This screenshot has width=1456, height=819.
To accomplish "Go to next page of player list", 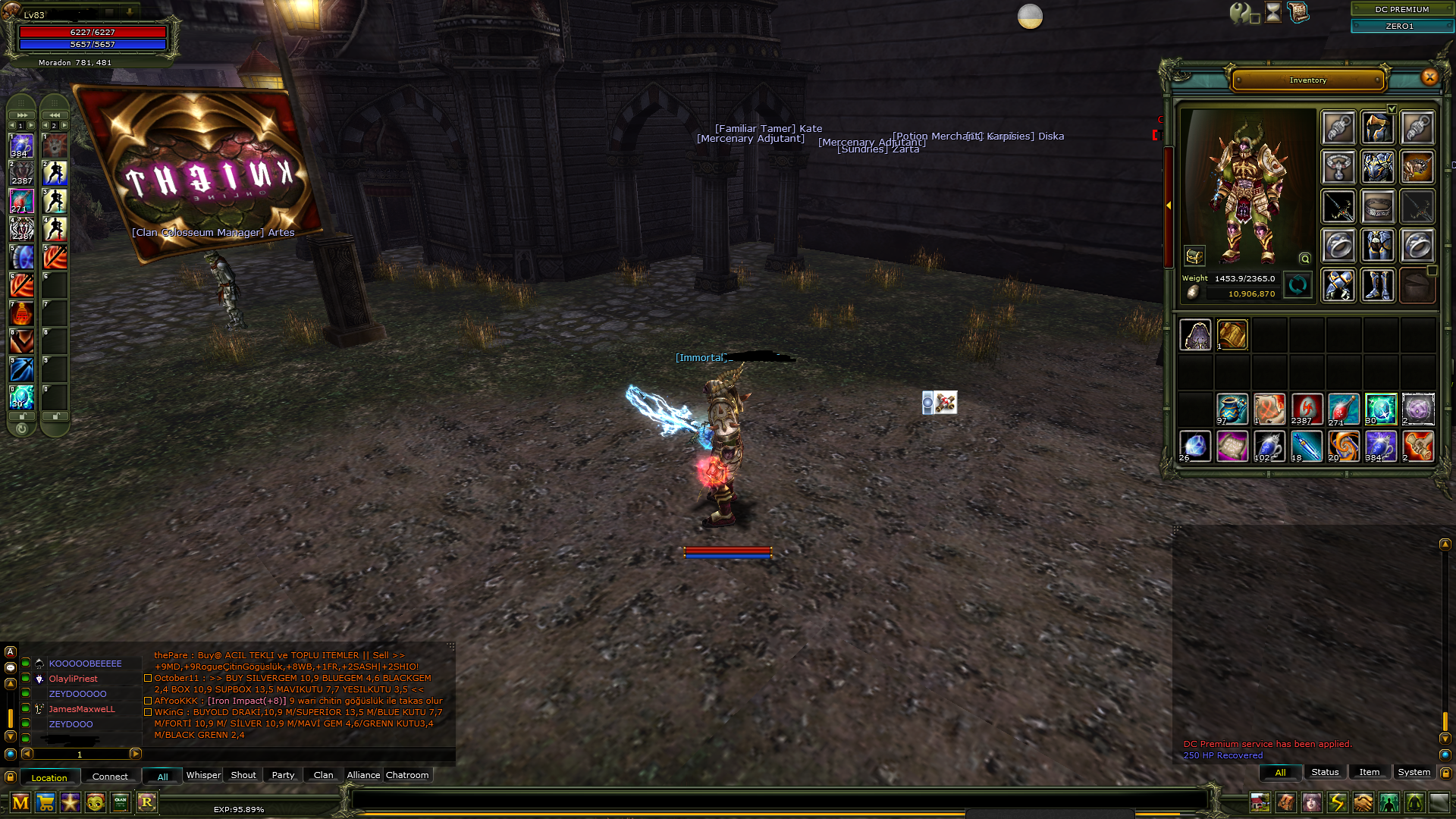I will point(136,754).
